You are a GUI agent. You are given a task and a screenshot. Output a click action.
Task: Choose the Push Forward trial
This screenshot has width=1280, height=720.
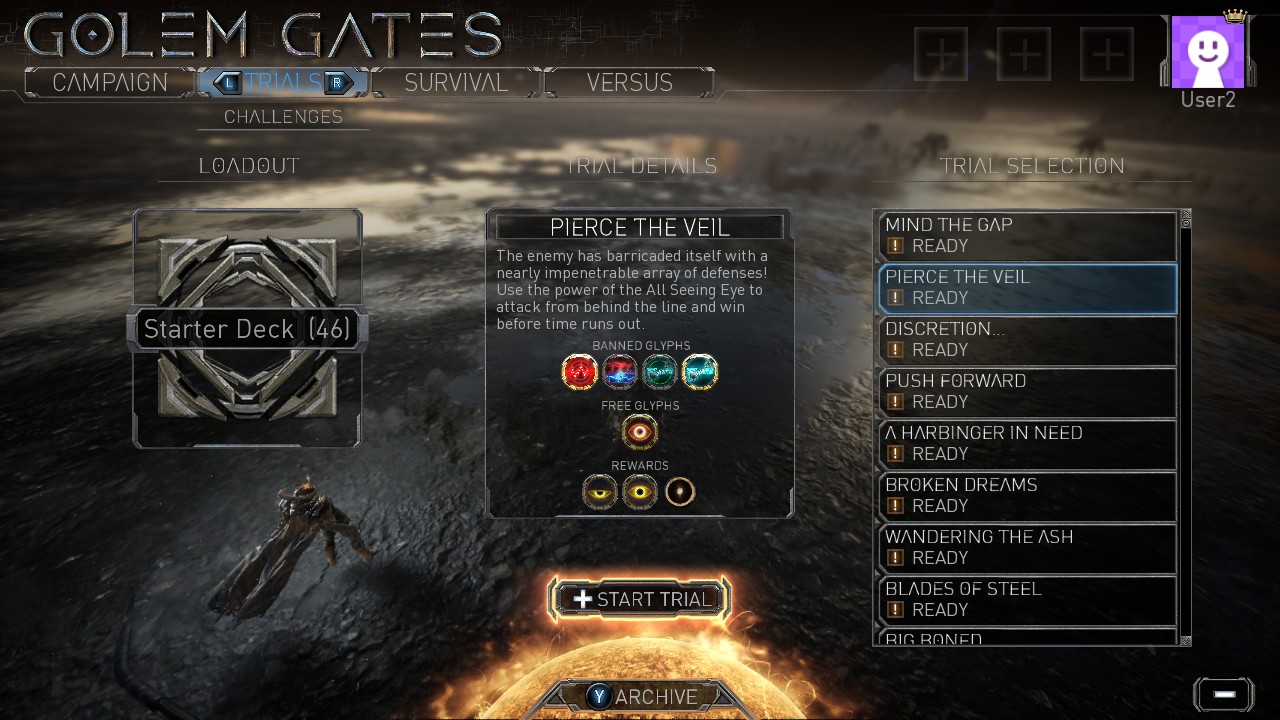click(x=1027, y=391)
